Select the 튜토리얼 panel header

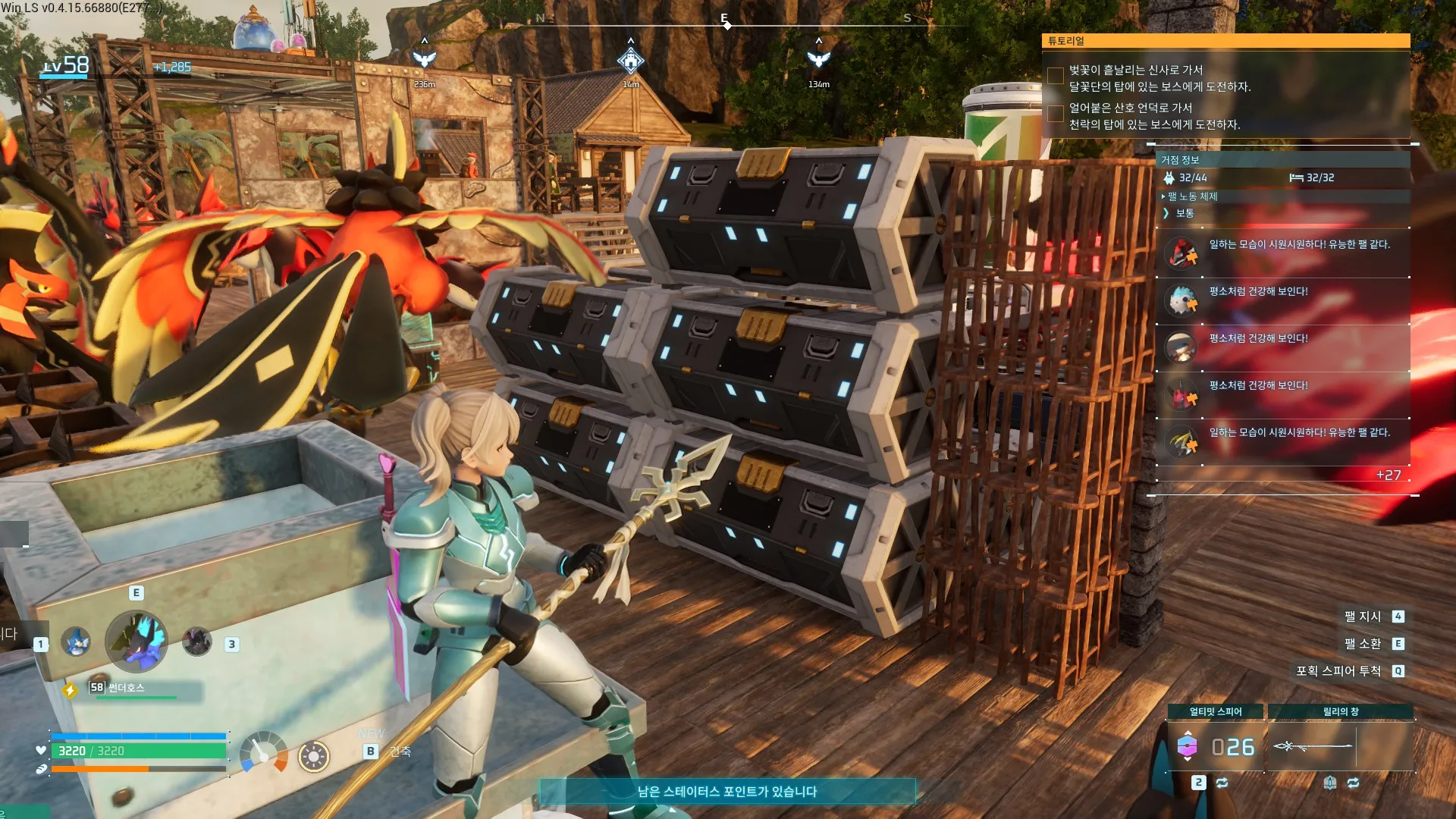pos(1225,41)
